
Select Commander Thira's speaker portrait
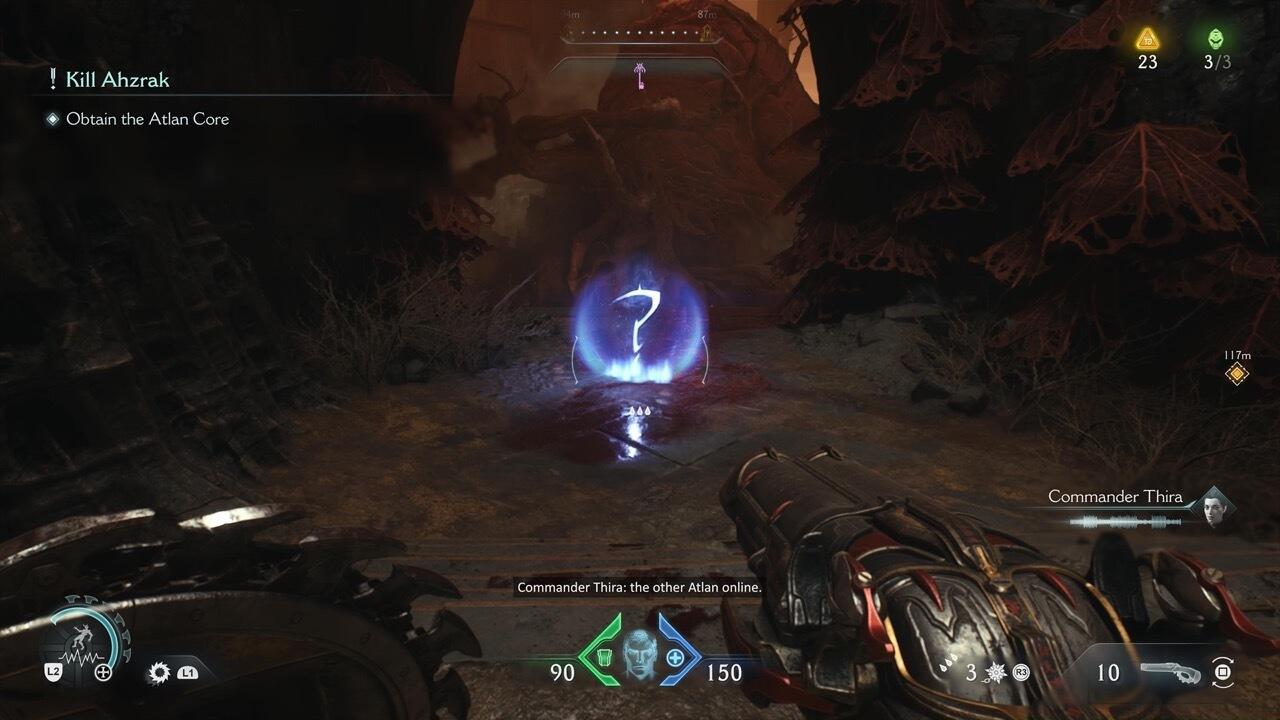(1216, 506)
